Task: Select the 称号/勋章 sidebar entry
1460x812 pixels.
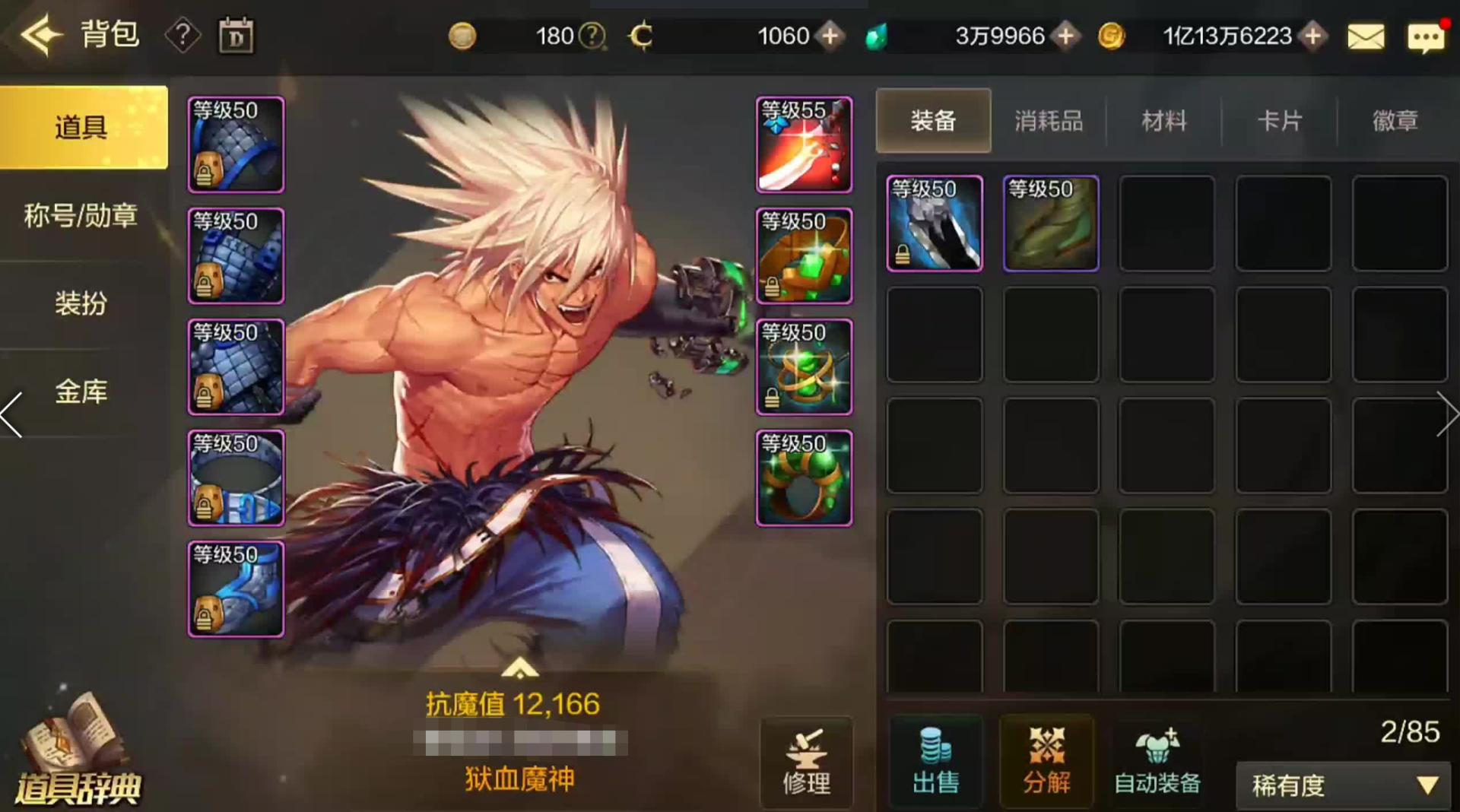Action: tap(78, 216)
